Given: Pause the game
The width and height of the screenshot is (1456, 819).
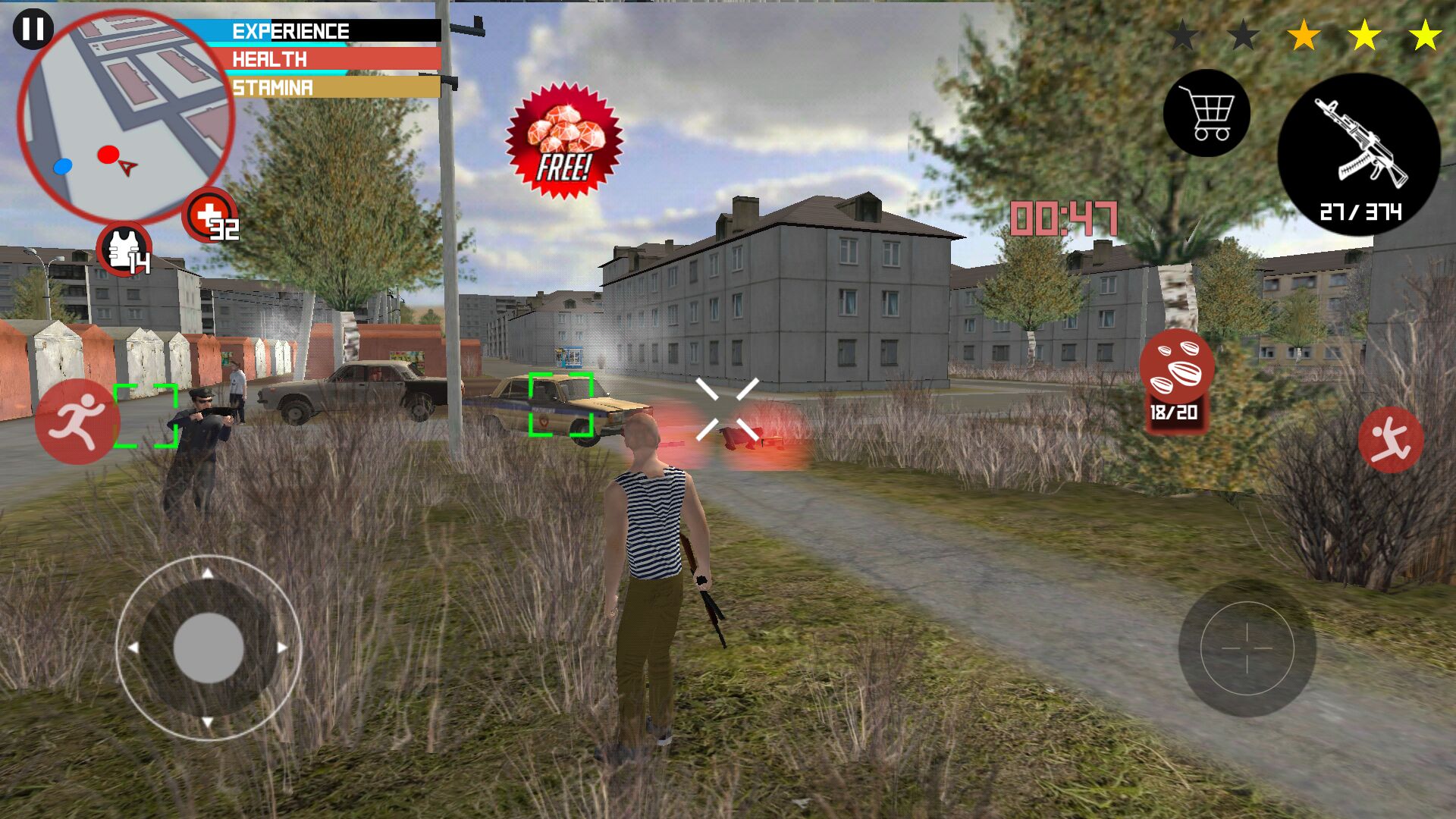Looking at the screenshot, I should tap(33, 30).
